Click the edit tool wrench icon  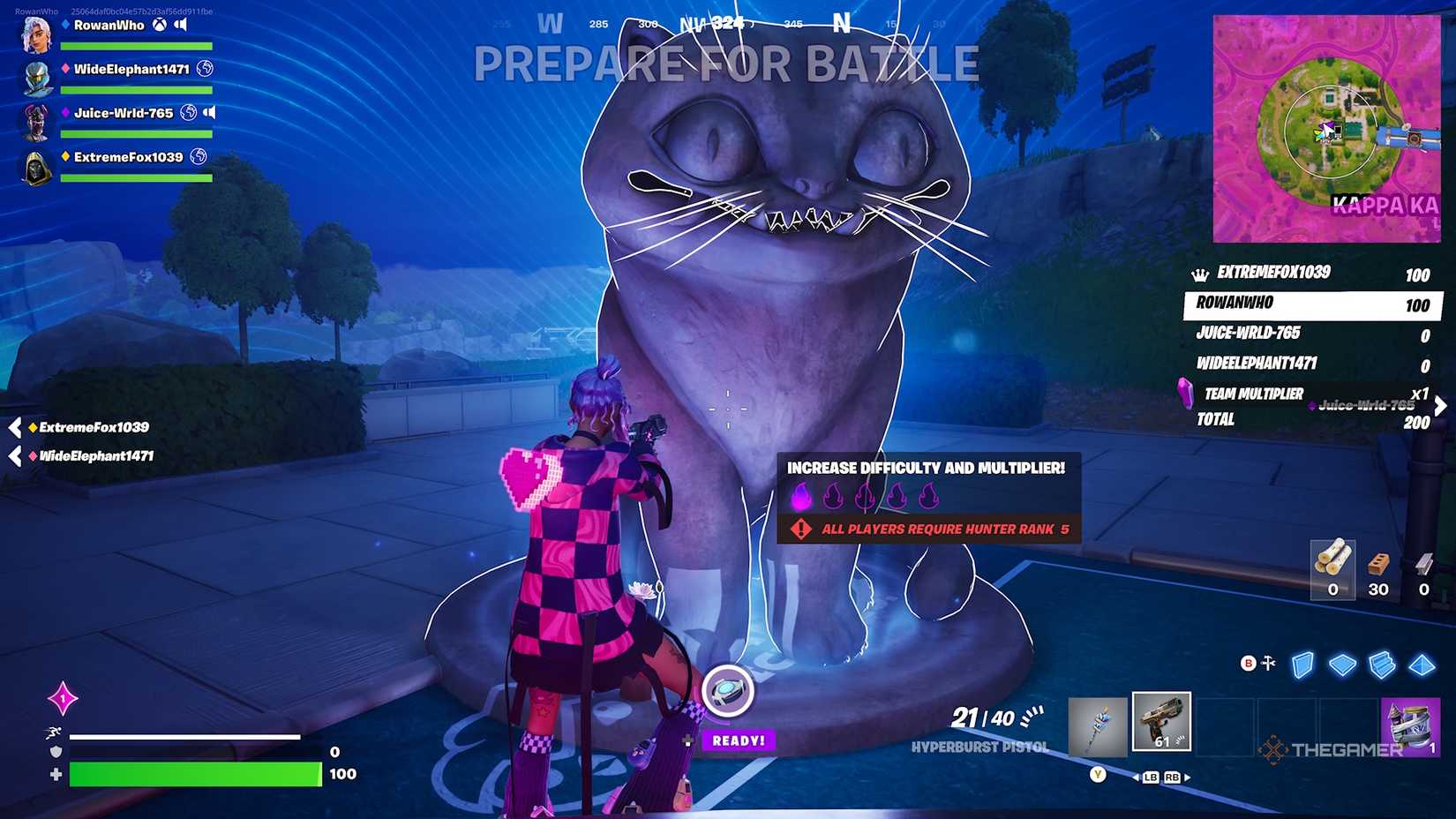1268,661
